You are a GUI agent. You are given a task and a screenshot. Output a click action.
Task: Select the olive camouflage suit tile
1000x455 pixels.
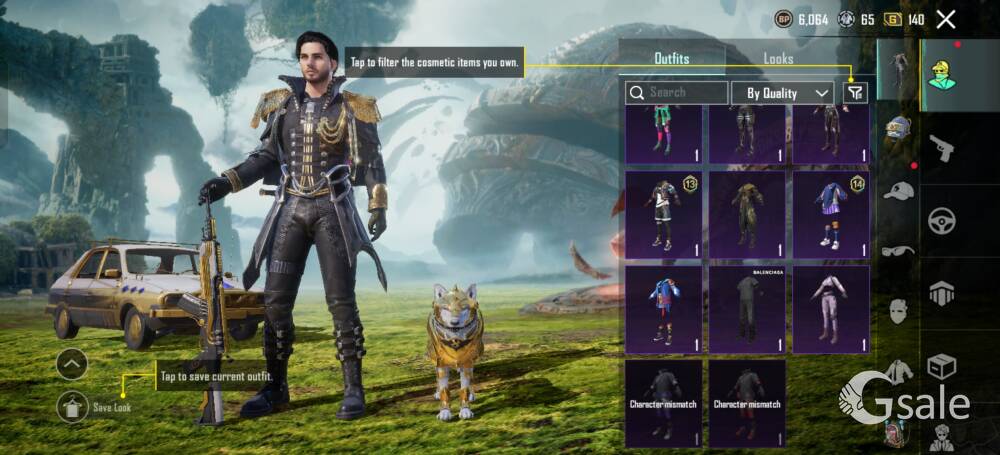tap(747, 215)
